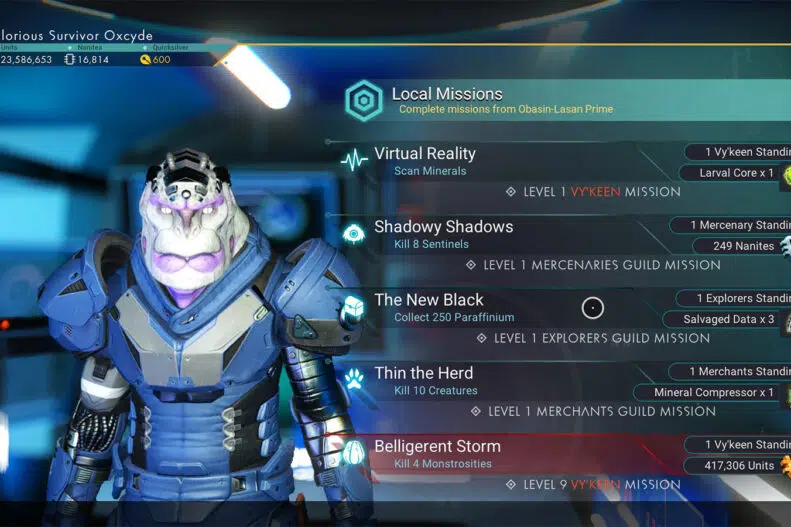
Task: Select the 417,306 Units reward
Action: (733, 465)
